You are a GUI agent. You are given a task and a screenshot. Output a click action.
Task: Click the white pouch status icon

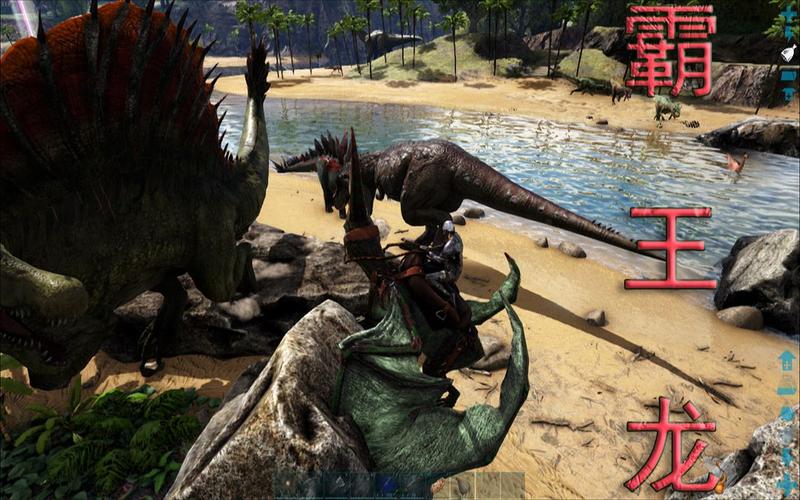(789, 53)
